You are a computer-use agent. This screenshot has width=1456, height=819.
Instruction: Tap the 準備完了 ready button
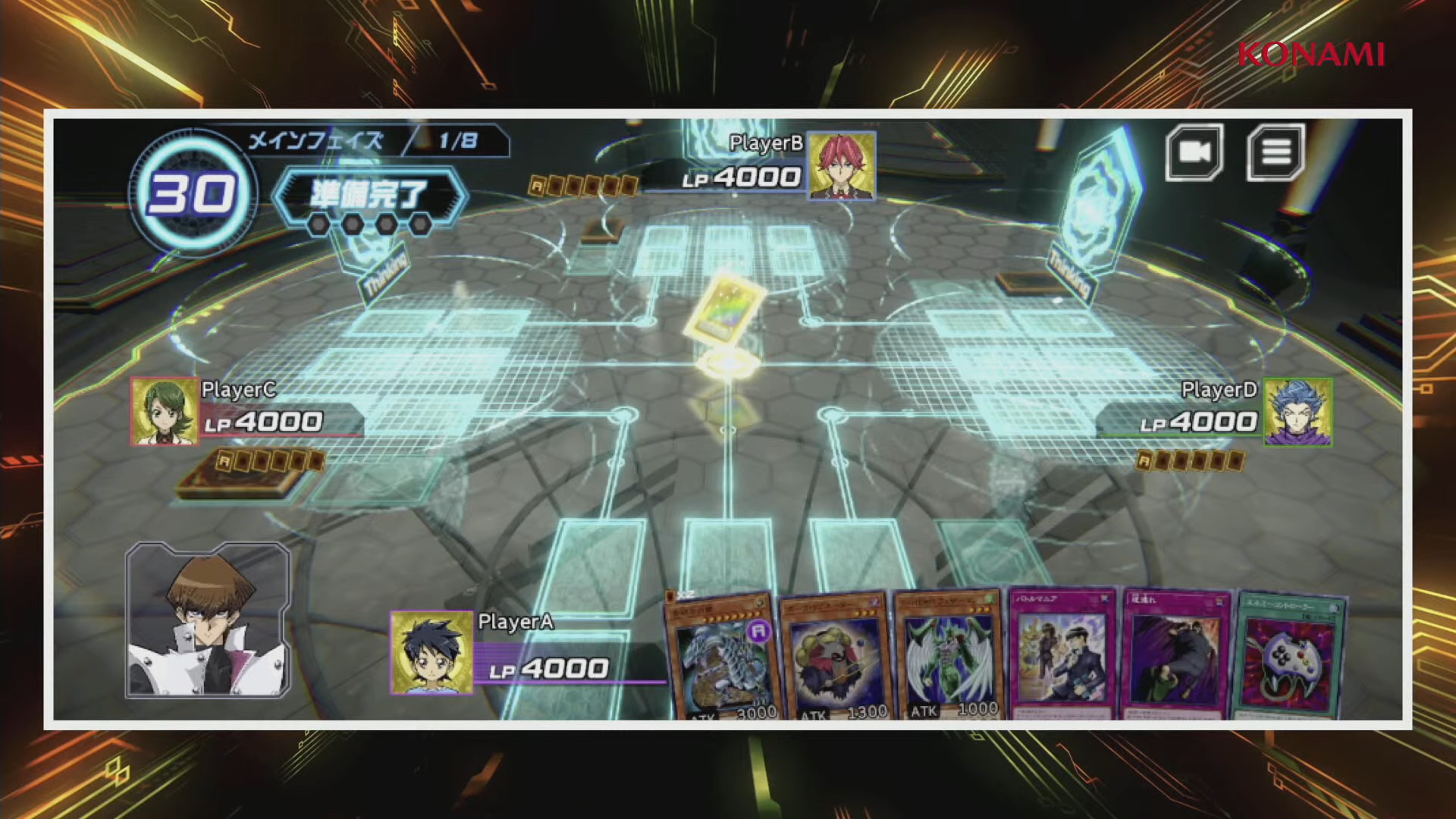[369, 196]
